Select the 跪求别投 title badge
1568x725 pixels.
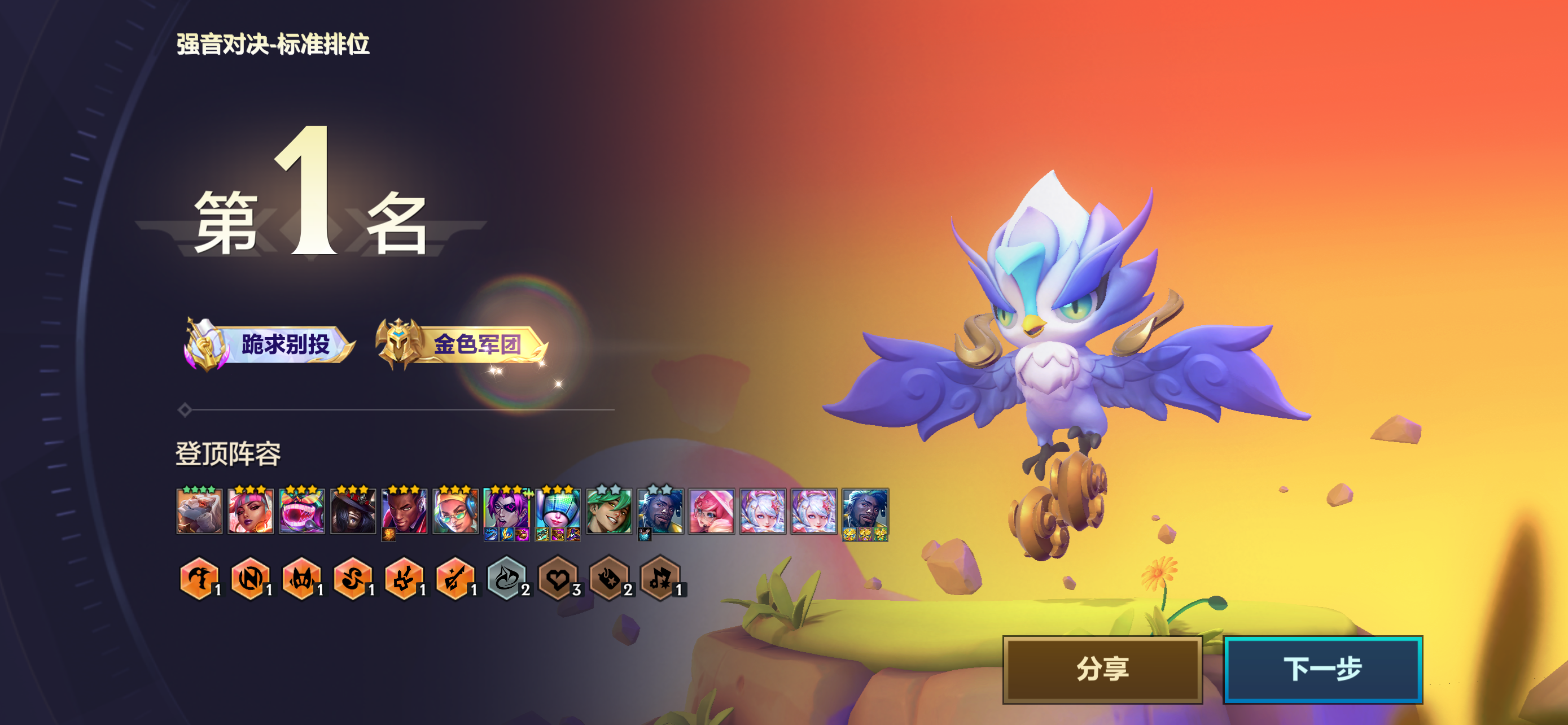coord(270,344)
